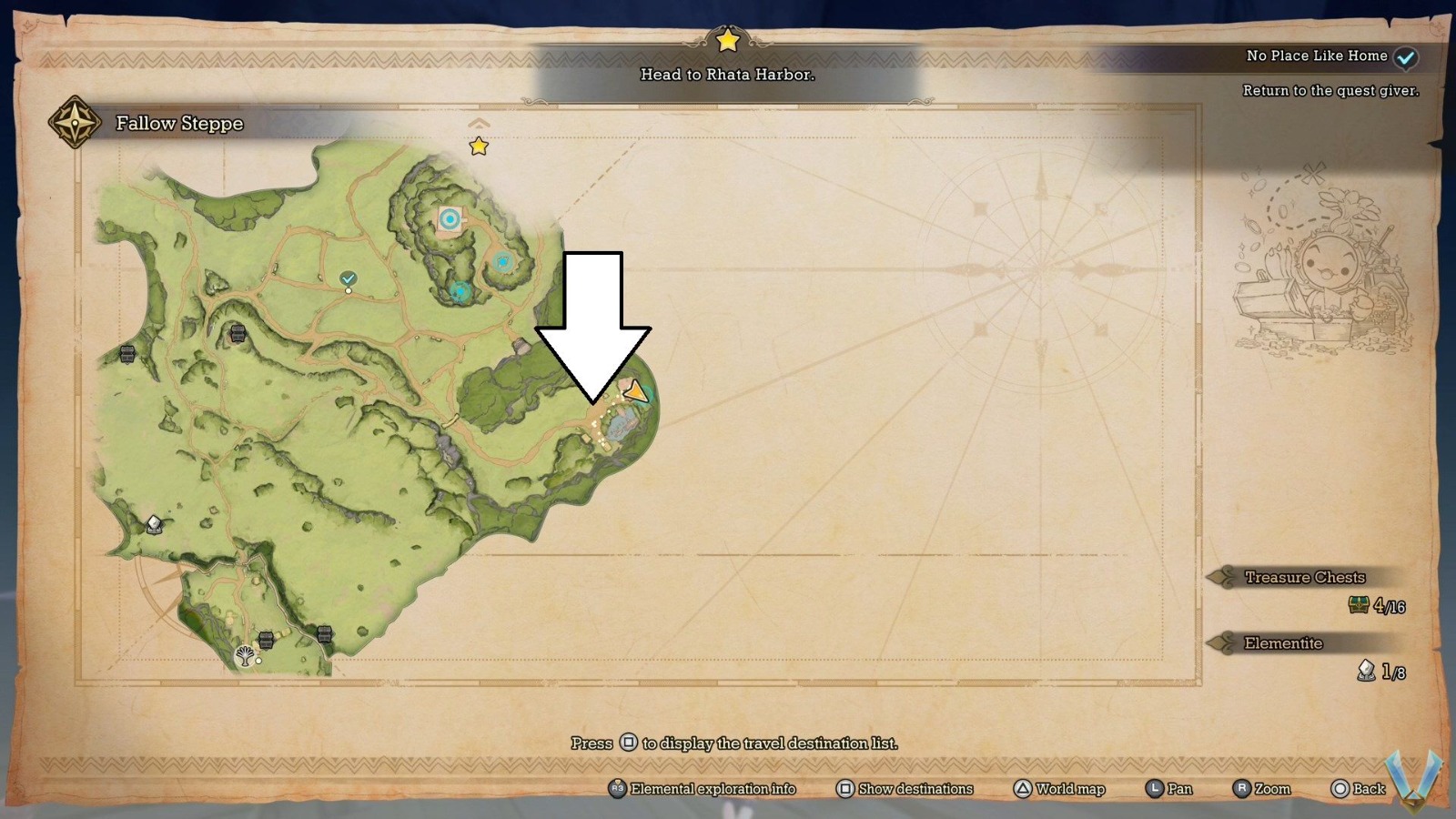Click the treasure chest counter icon showing 4/16

click(x=1357, y=603)
